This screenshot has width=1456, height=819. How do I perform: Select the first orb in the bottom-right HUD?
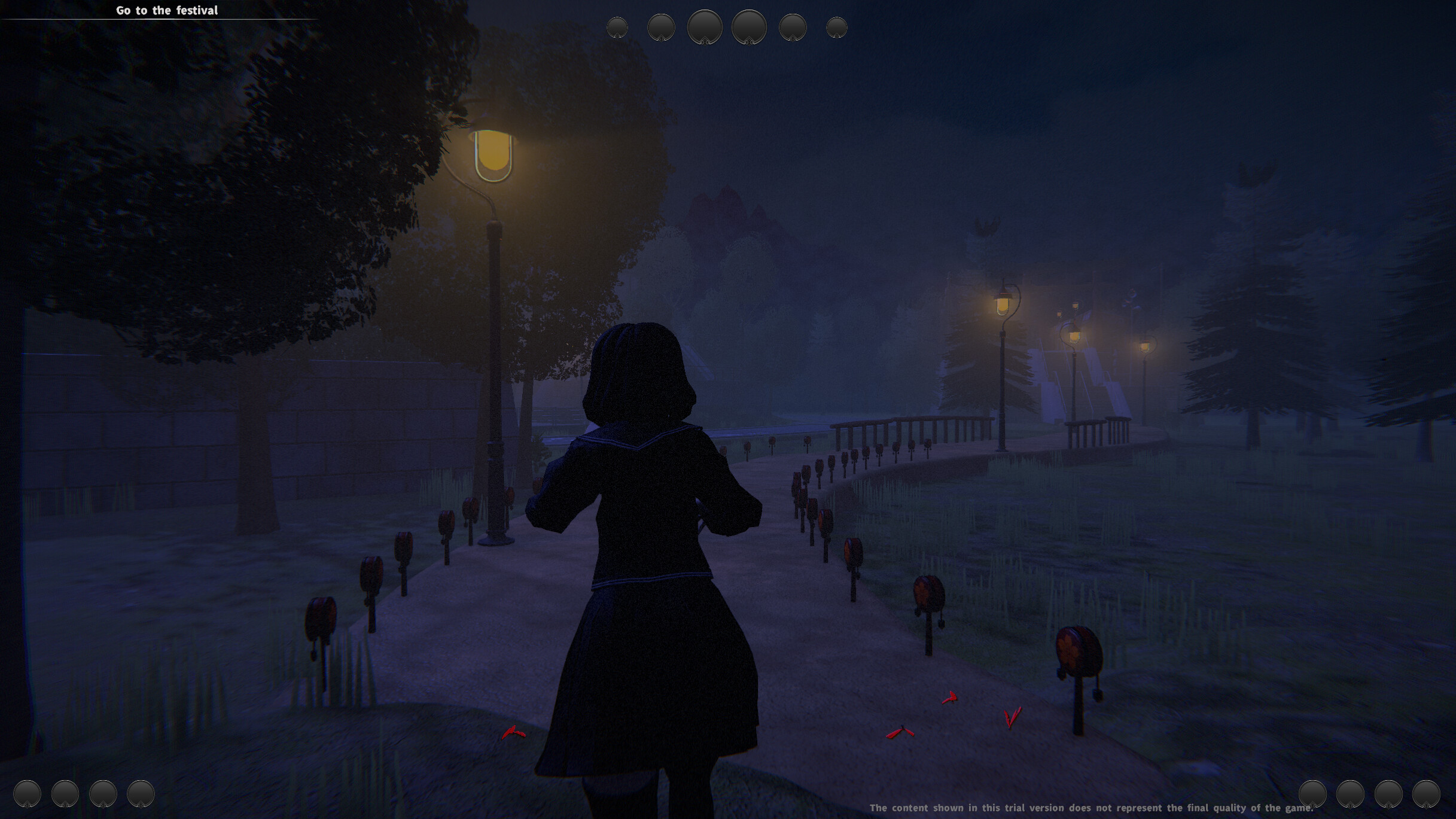[1312, 794]
